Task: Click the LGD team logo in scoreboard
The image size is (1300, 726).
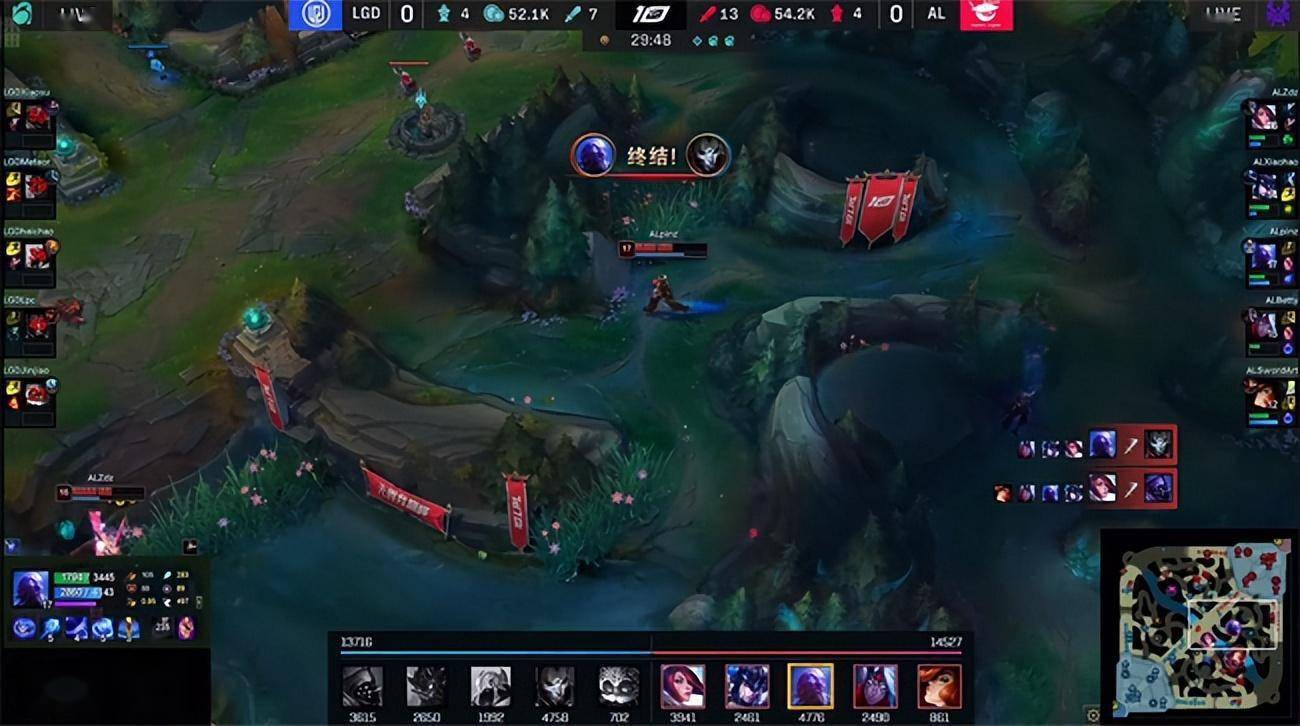Action: [x=316, y=14]
